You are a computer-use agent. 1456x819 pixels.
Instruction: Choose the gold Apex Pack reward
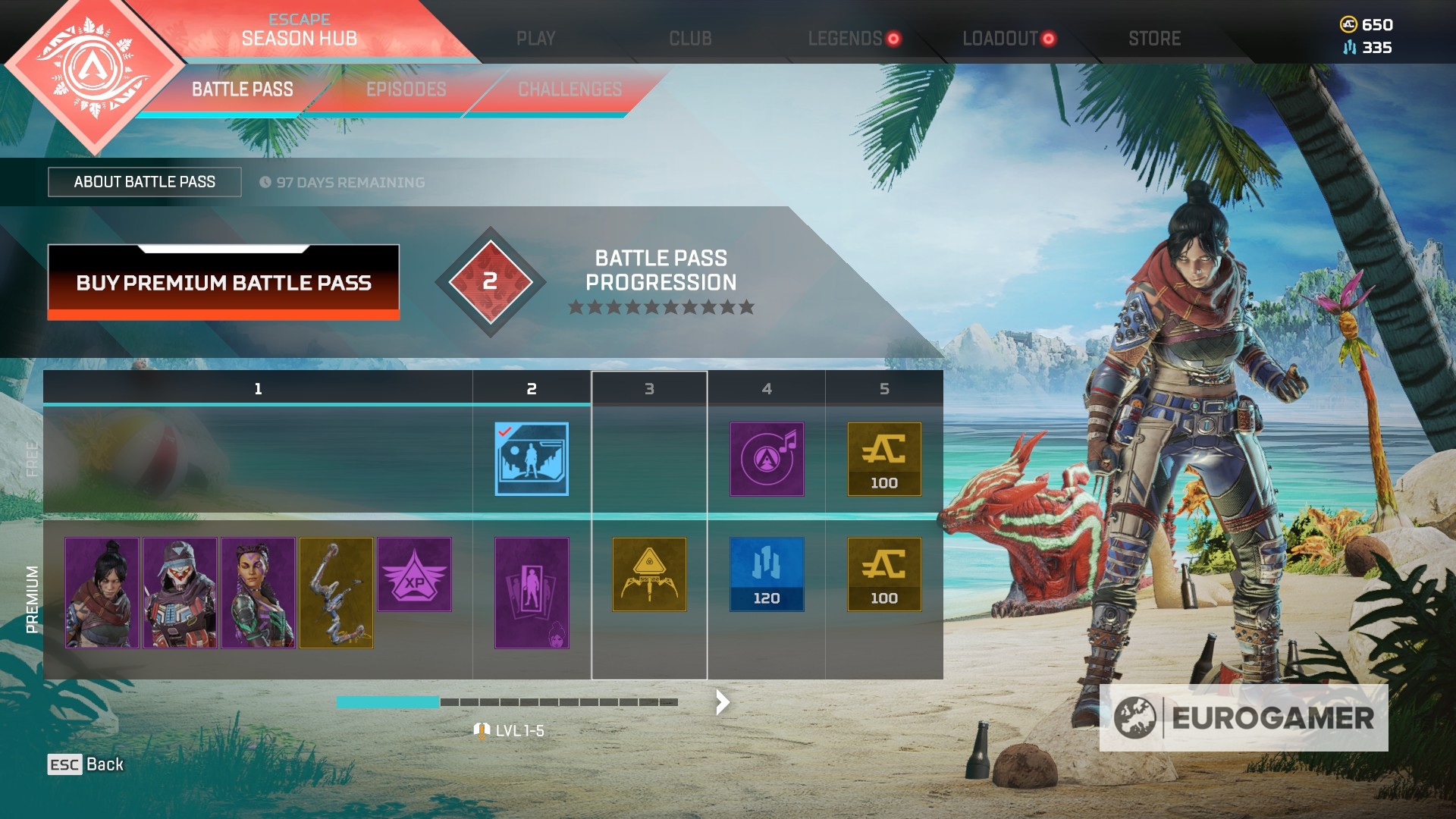648,574
